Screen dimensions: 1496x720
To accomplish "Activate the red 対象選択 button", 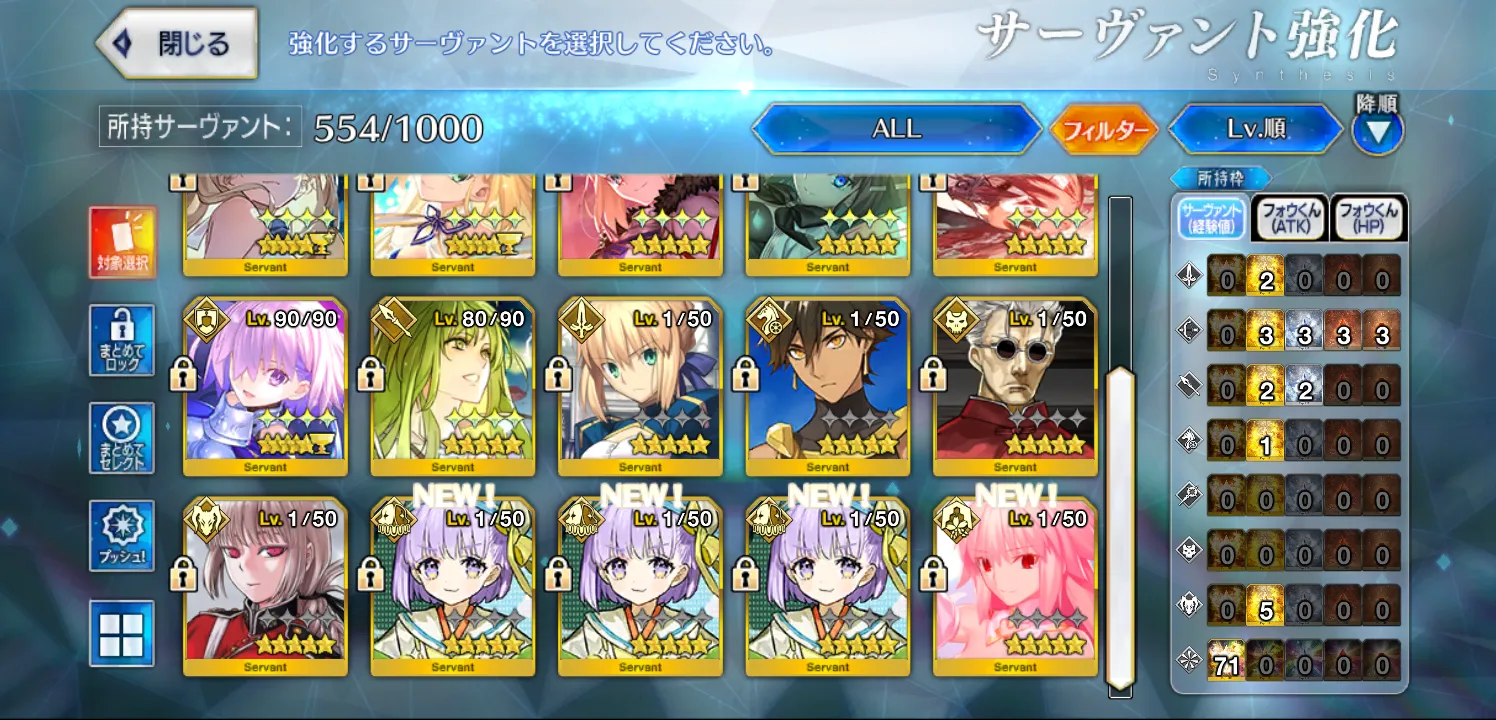I will 122,241.
